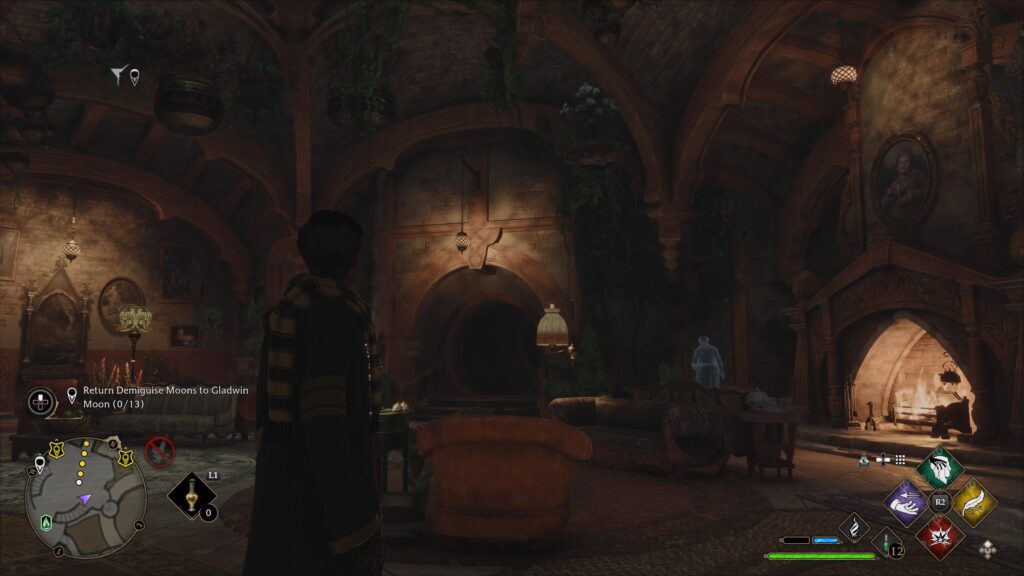Cast the green Disillusionment spell
The height and width of the screenshot is (576, 1024).
coord(939,469)
